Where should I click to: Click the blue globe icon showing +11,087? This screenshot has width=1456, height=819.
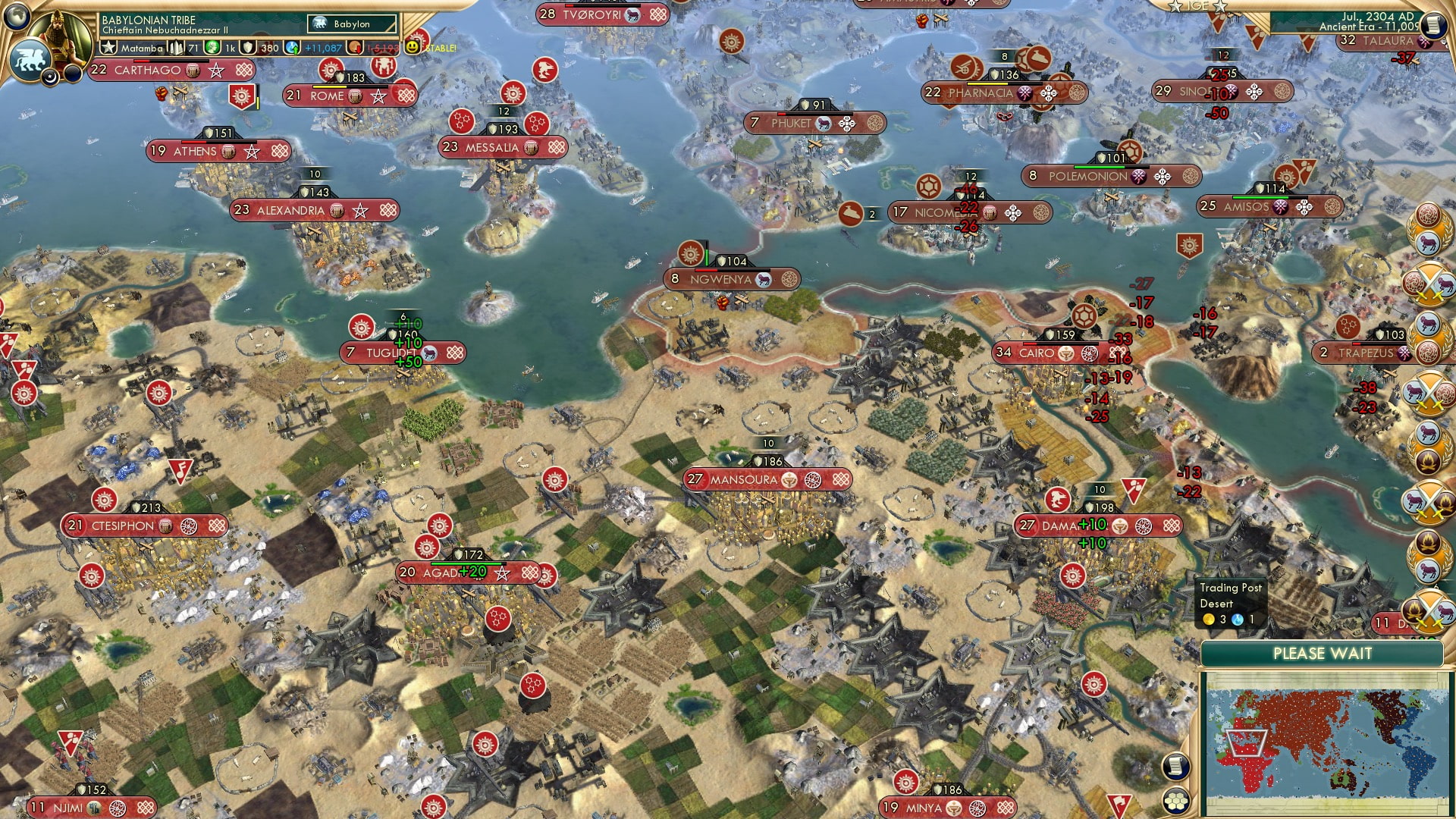pyautogui.click(x=292, y=47)
